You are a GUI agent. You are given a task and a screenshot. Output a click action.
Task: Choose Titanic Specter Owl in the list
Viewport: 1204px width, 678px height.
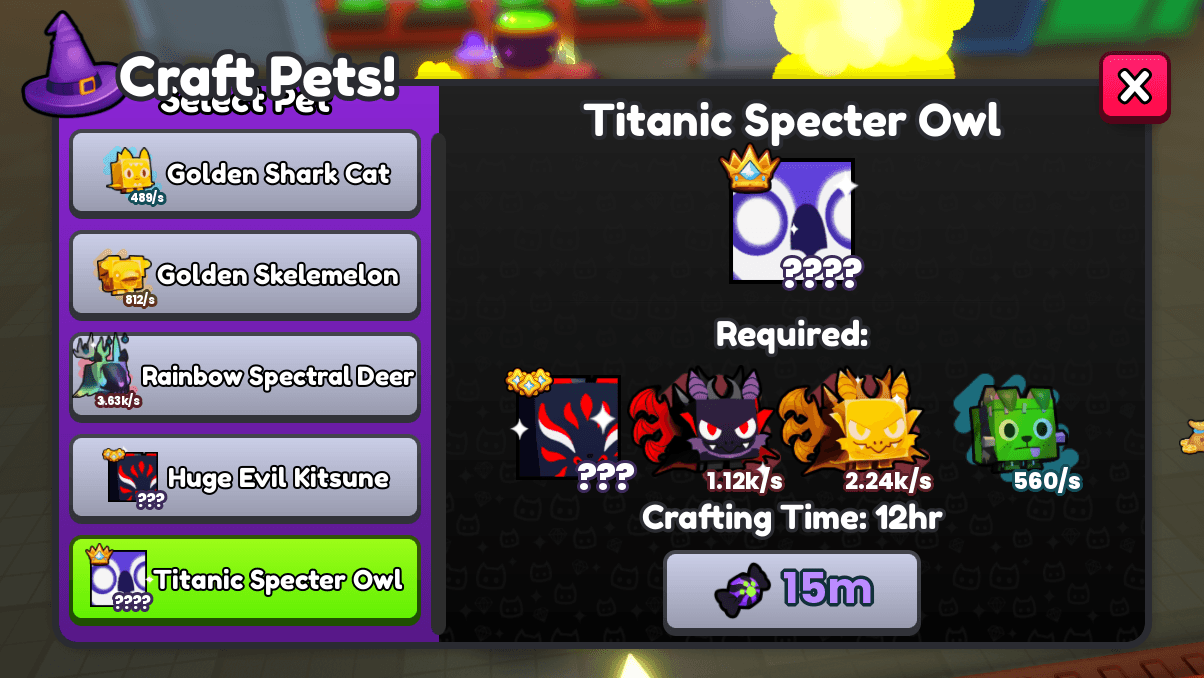pyautogui.click(x=245, y=580)
